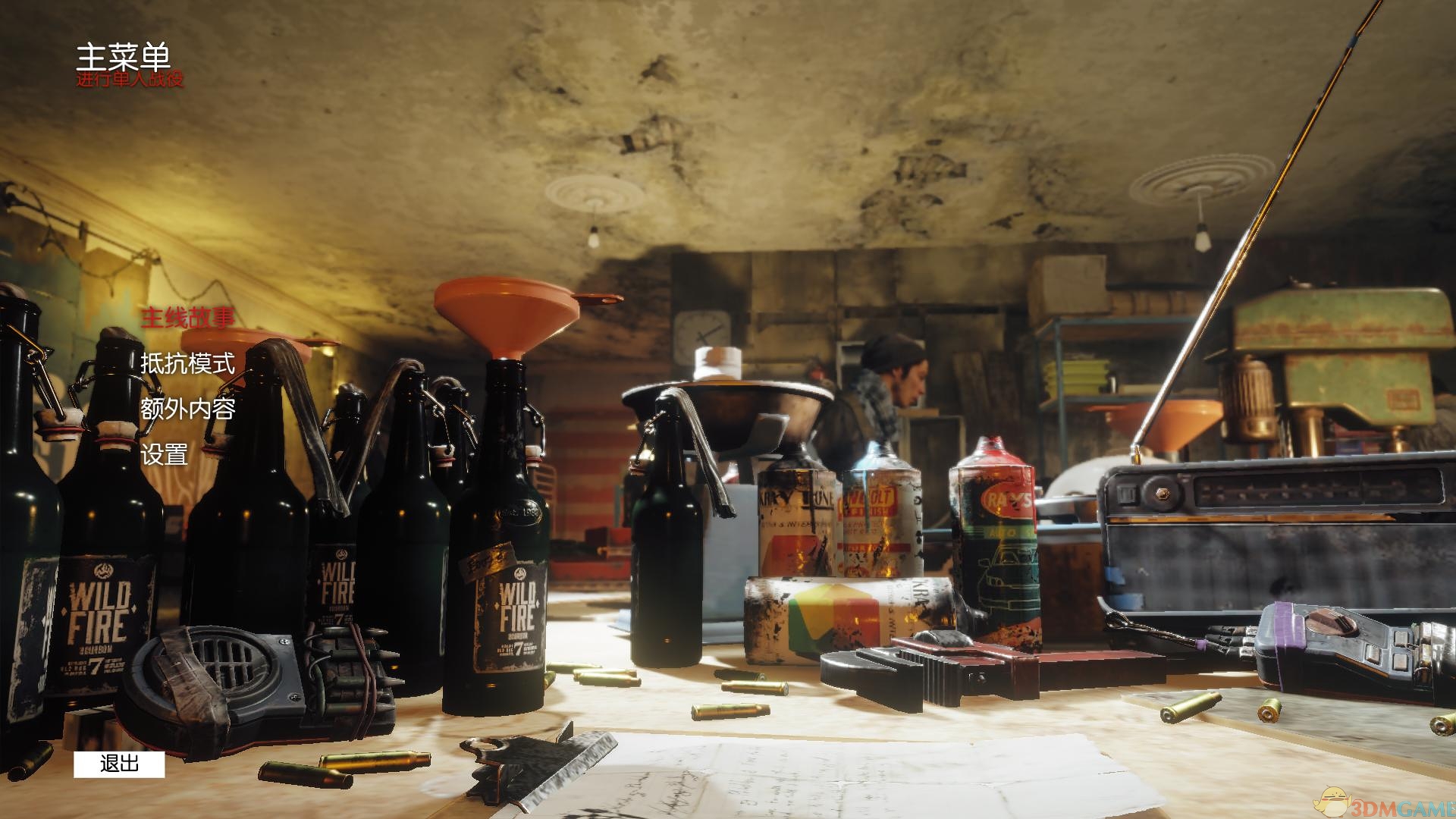Choose 额外内容 extra content

(187, 409)
